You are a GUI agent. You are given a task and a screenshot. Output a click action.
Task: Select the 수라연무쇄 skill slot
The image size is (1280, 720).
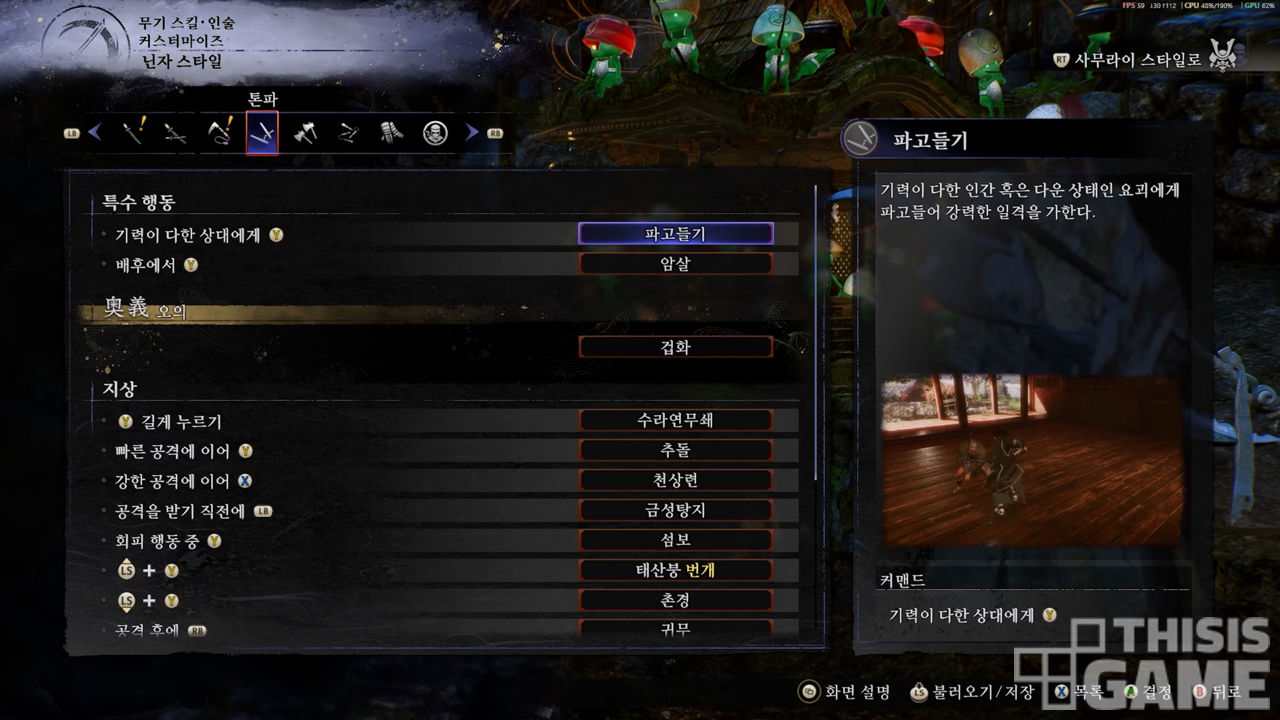676,420
